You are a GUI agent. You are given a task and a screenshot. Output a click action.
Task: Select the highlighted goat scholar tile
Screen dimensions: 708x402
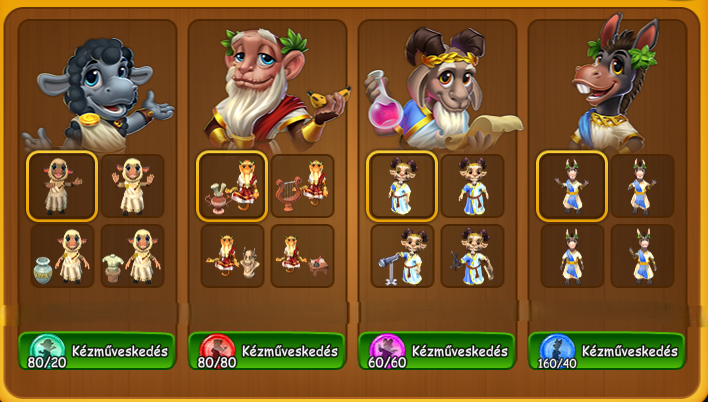(402, 186)
